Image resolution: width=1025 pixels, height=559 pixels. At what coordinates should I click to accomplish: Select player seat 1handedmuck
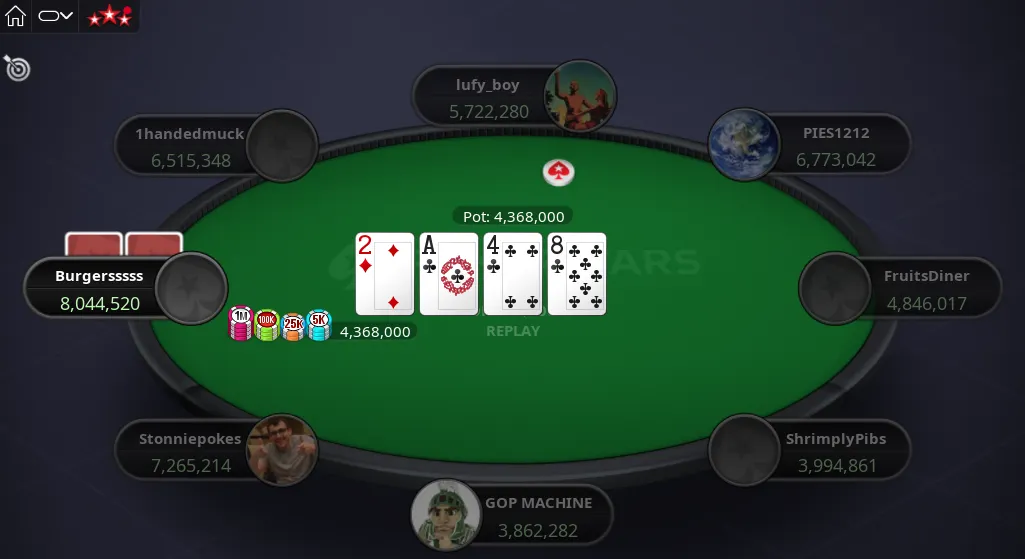point(191,146)
